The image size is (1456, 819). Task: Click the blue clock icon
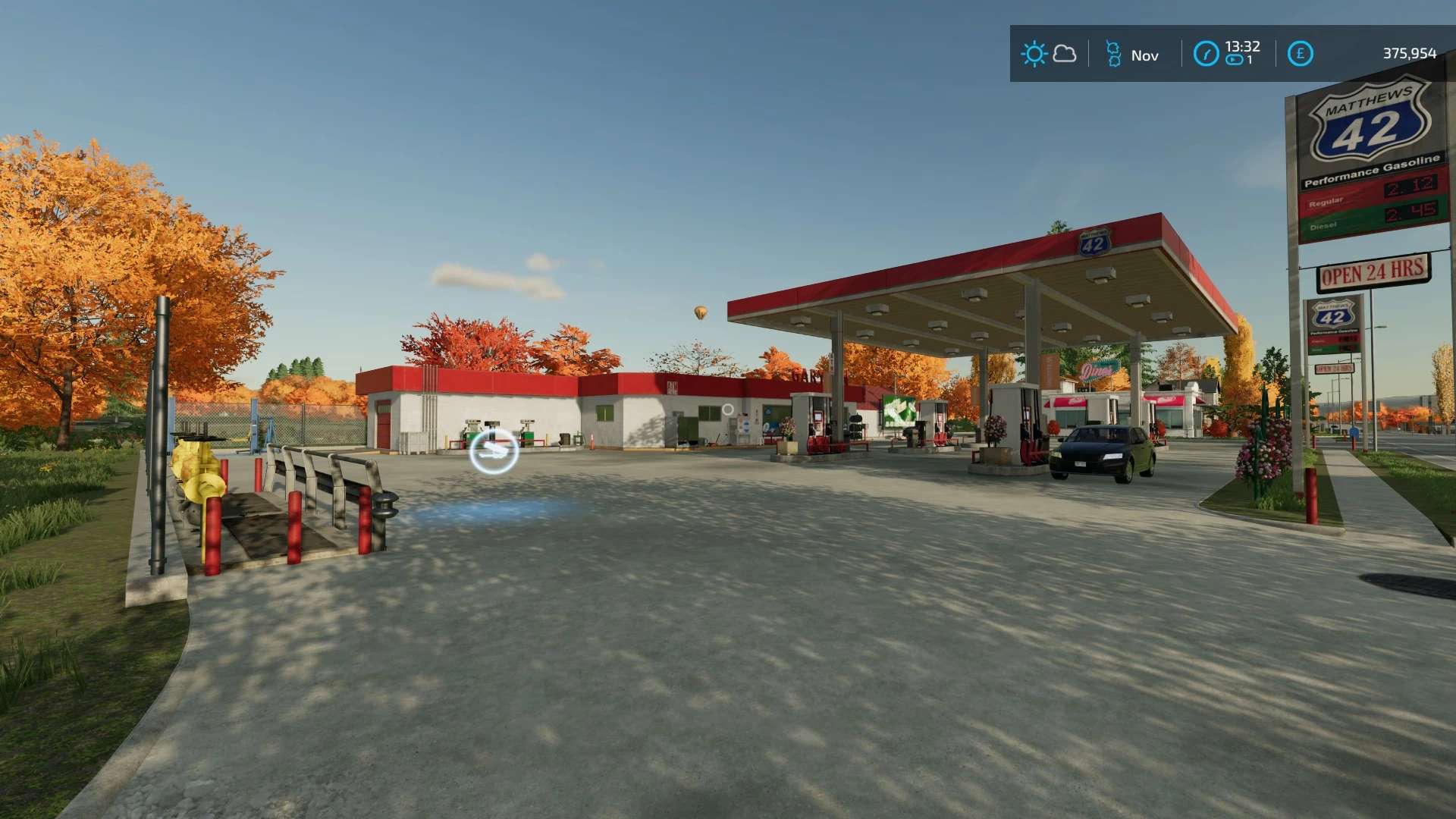coord(1206,54)
